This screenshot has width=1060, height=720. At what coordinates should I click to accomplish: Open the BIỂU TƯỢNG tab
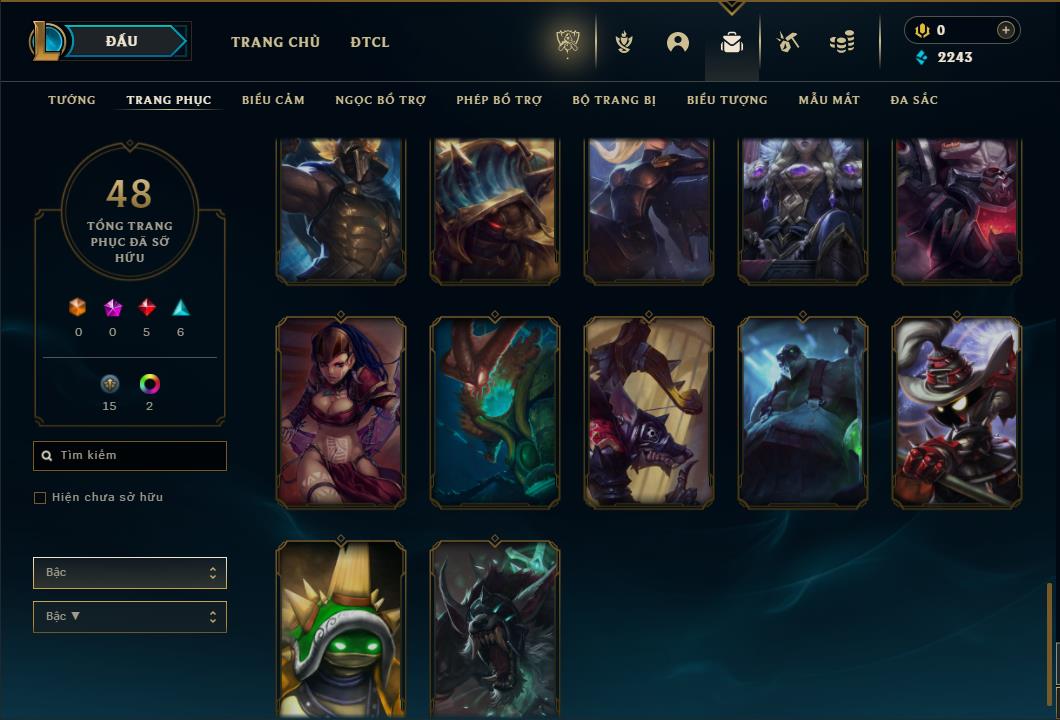tap(727, 100)
